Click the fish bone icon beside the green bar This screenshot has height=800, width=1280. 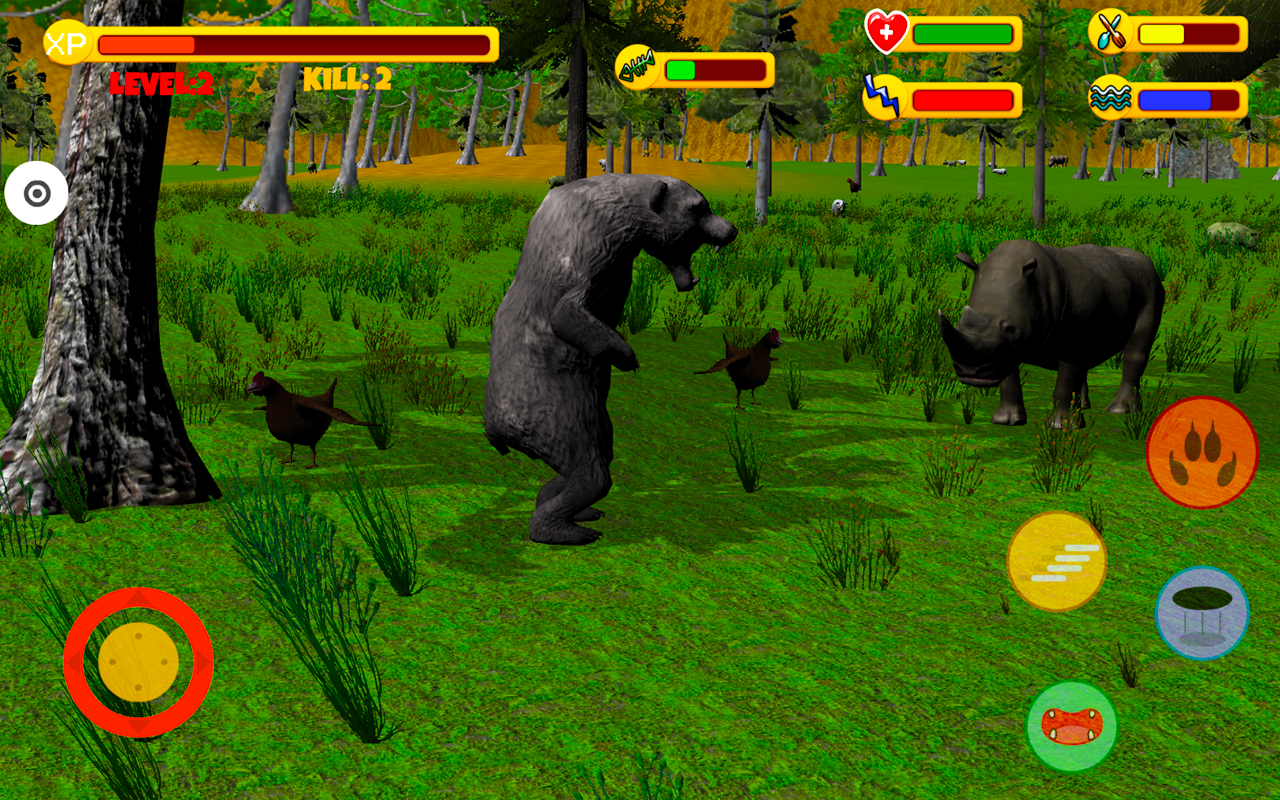(x=636, y=68)
